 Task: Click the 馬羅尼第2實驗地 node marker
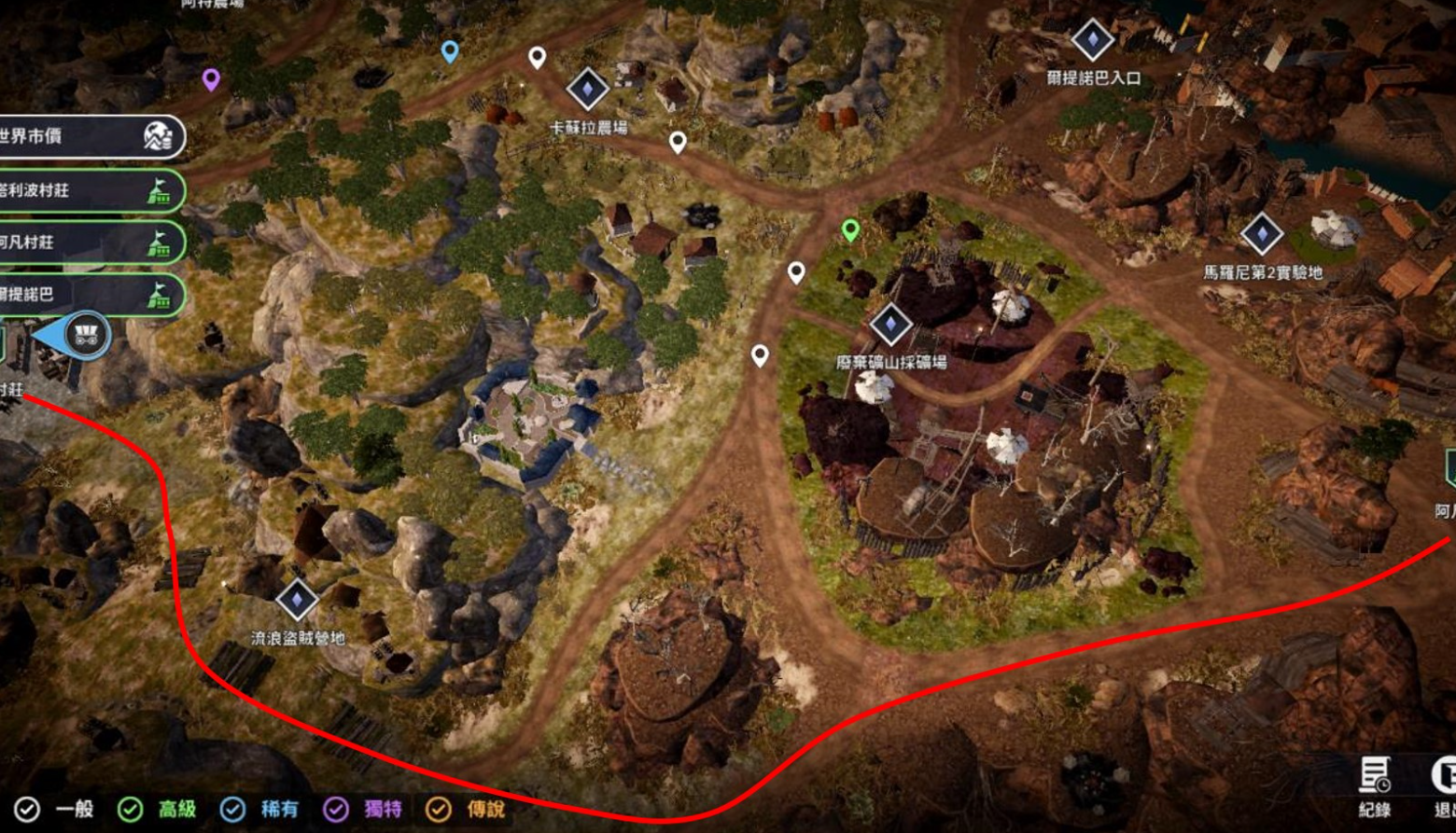coord(1262,234)
